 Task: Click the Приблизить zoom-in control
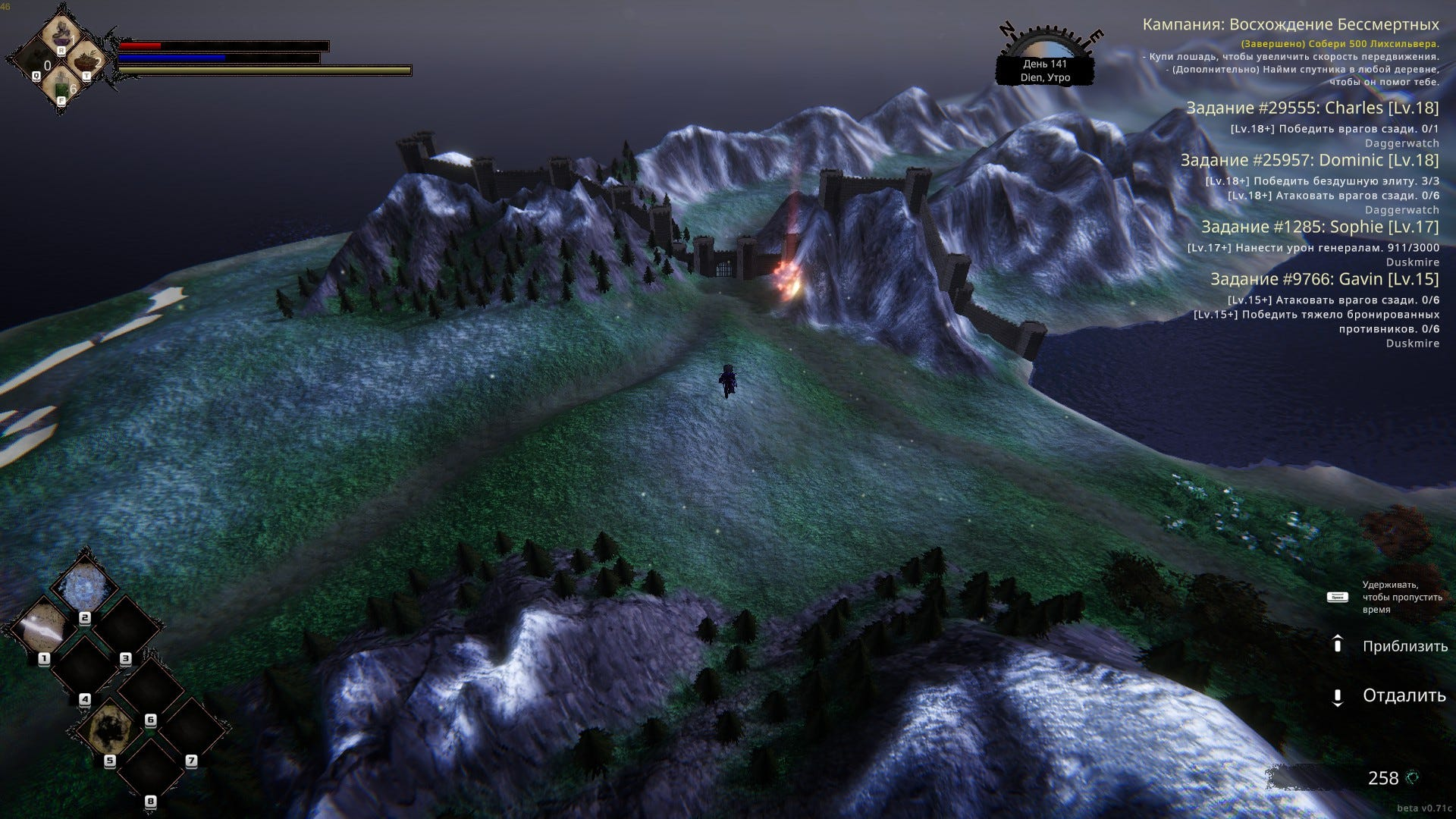coord(1404,646)
